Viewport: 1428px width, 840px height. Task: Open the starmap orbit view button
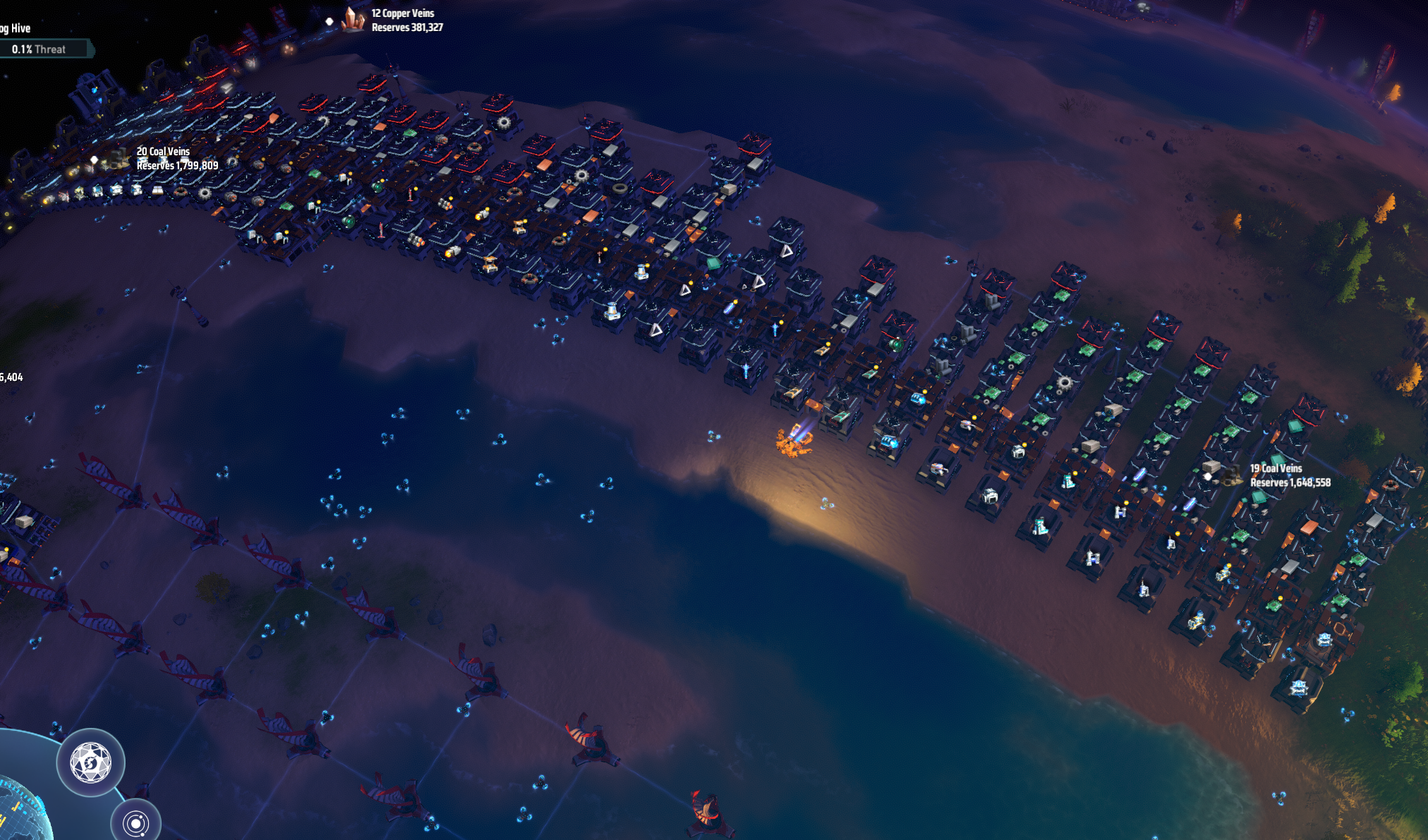tap(135, 822)
